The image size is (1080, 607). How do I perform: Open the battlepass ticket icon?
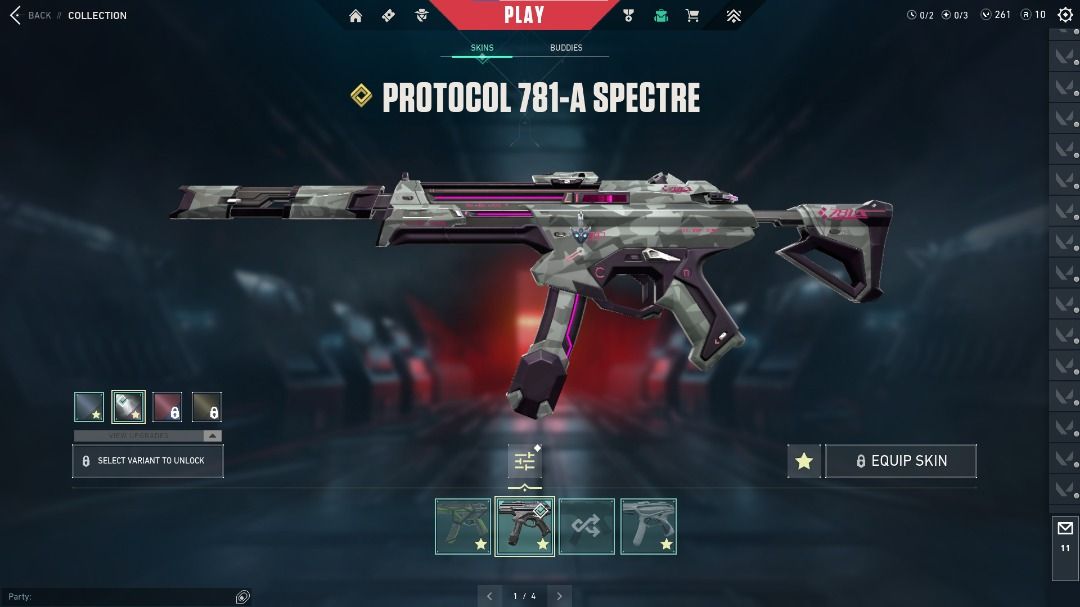point(388,16)
